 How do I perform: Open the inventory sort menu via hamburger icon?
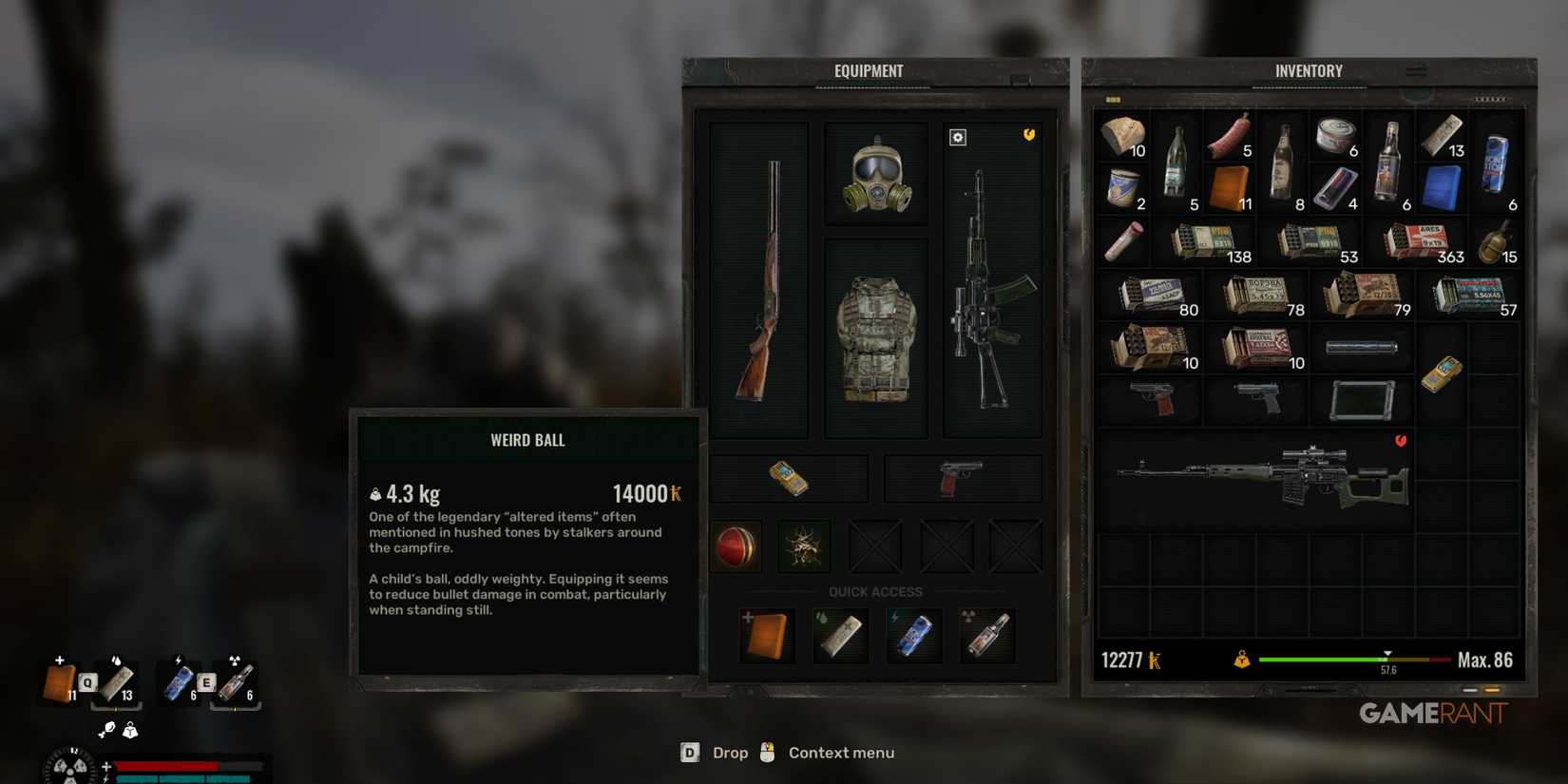[x=1416, y=69]
